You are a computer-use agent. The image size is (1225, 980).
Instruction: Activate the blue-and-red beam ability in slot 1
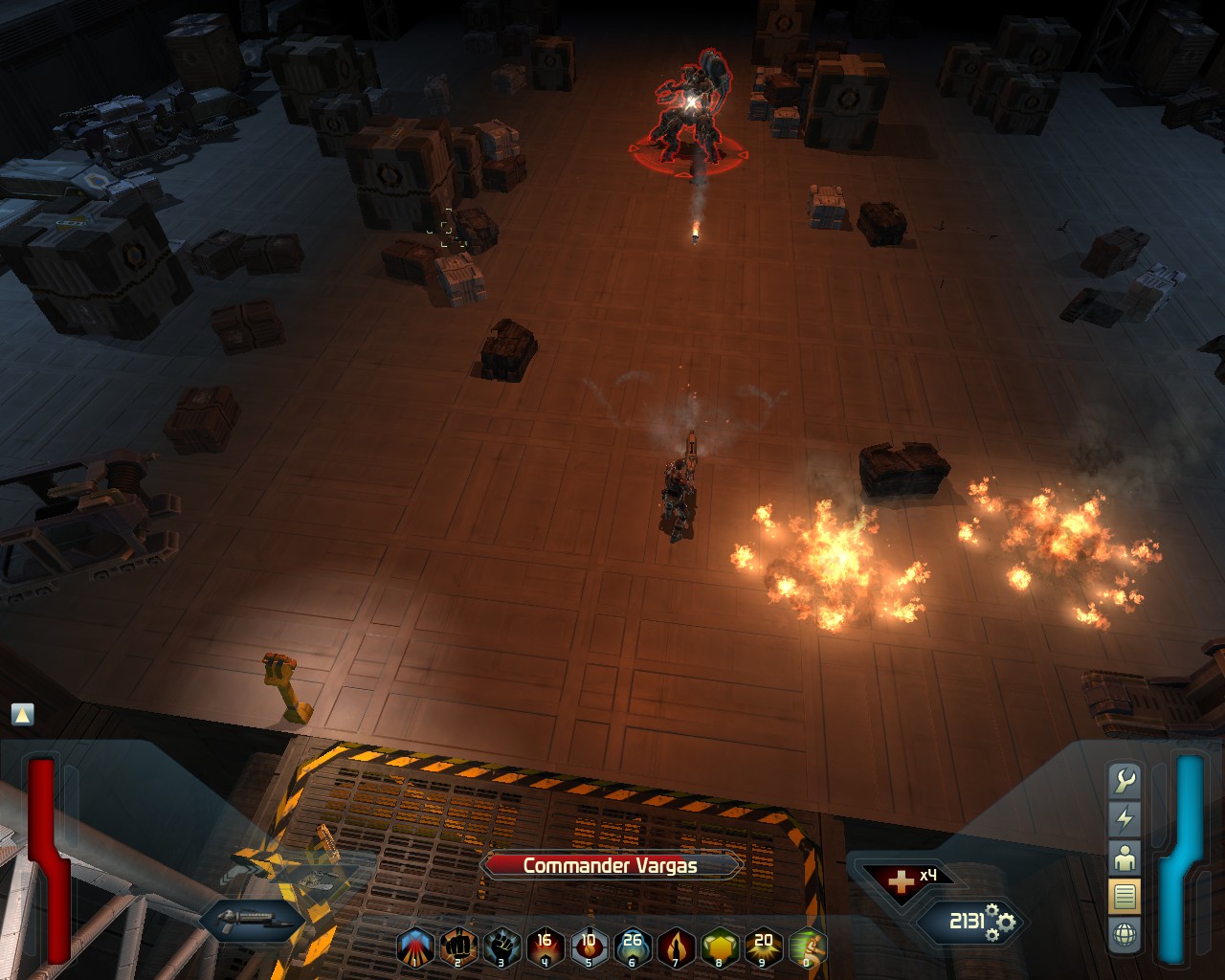415,947
